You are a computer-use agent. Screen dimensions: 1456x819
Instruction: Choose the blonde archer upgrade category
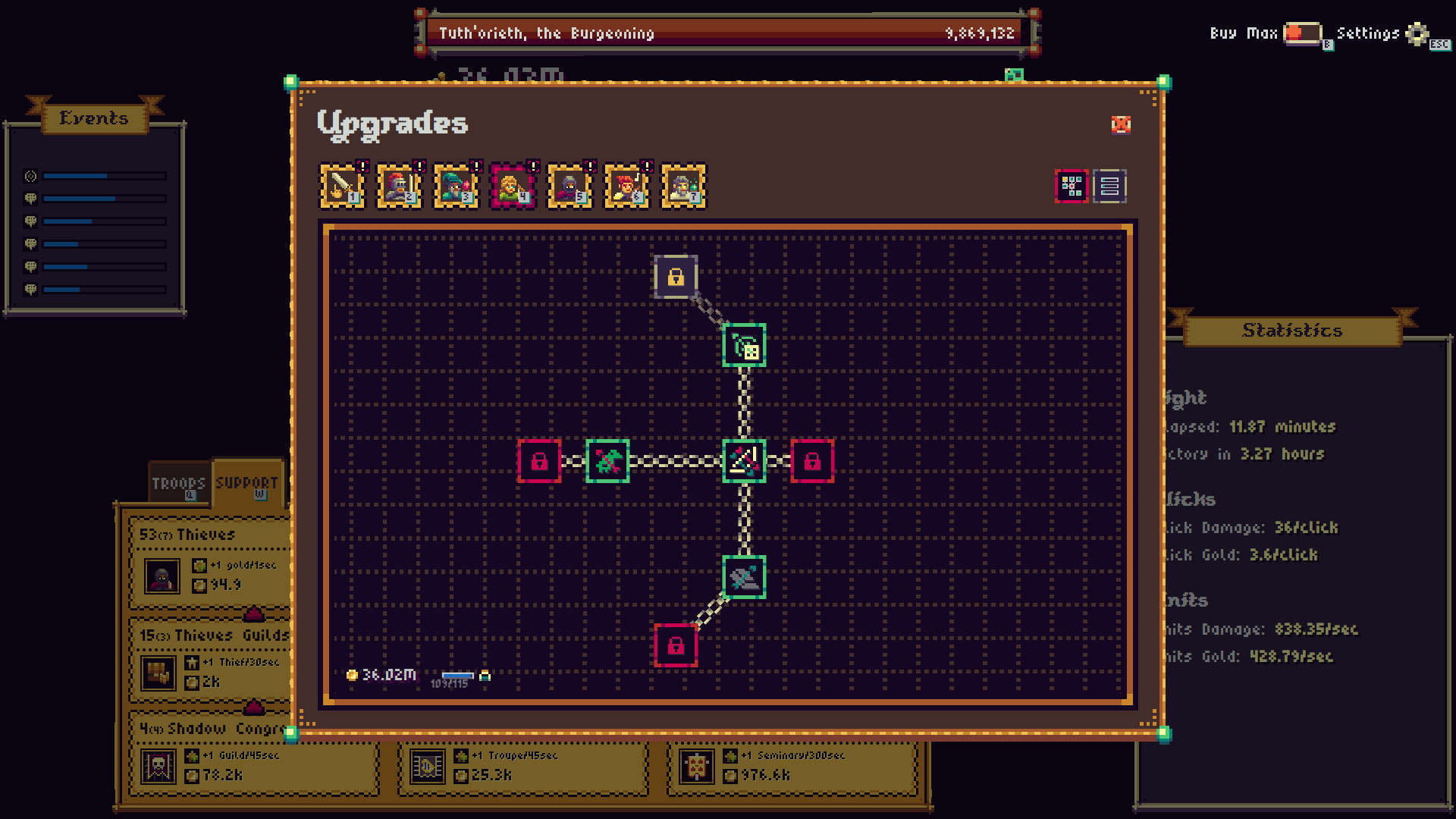point(513,187)
